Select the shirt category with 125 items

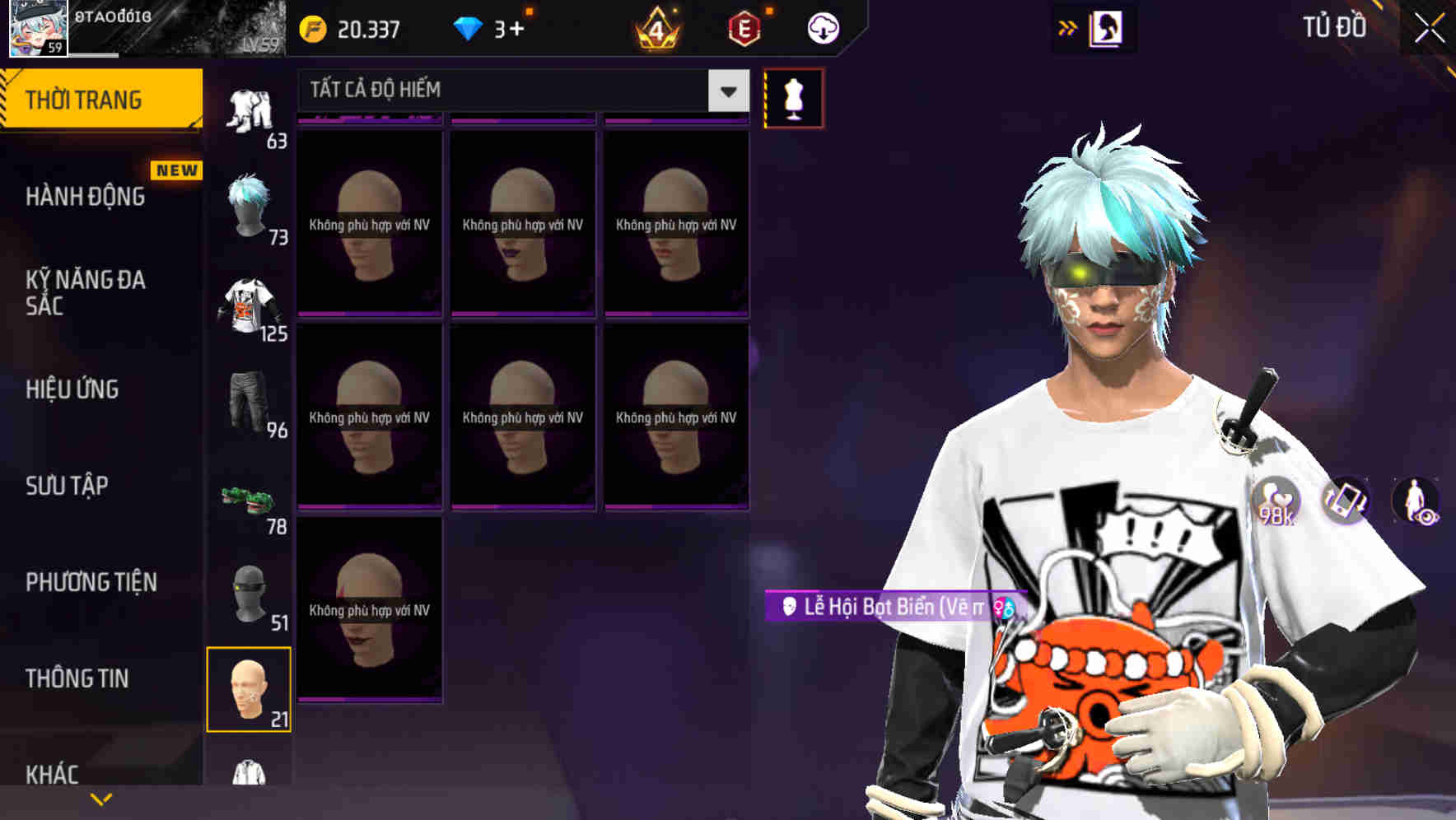tap(249, 305)
